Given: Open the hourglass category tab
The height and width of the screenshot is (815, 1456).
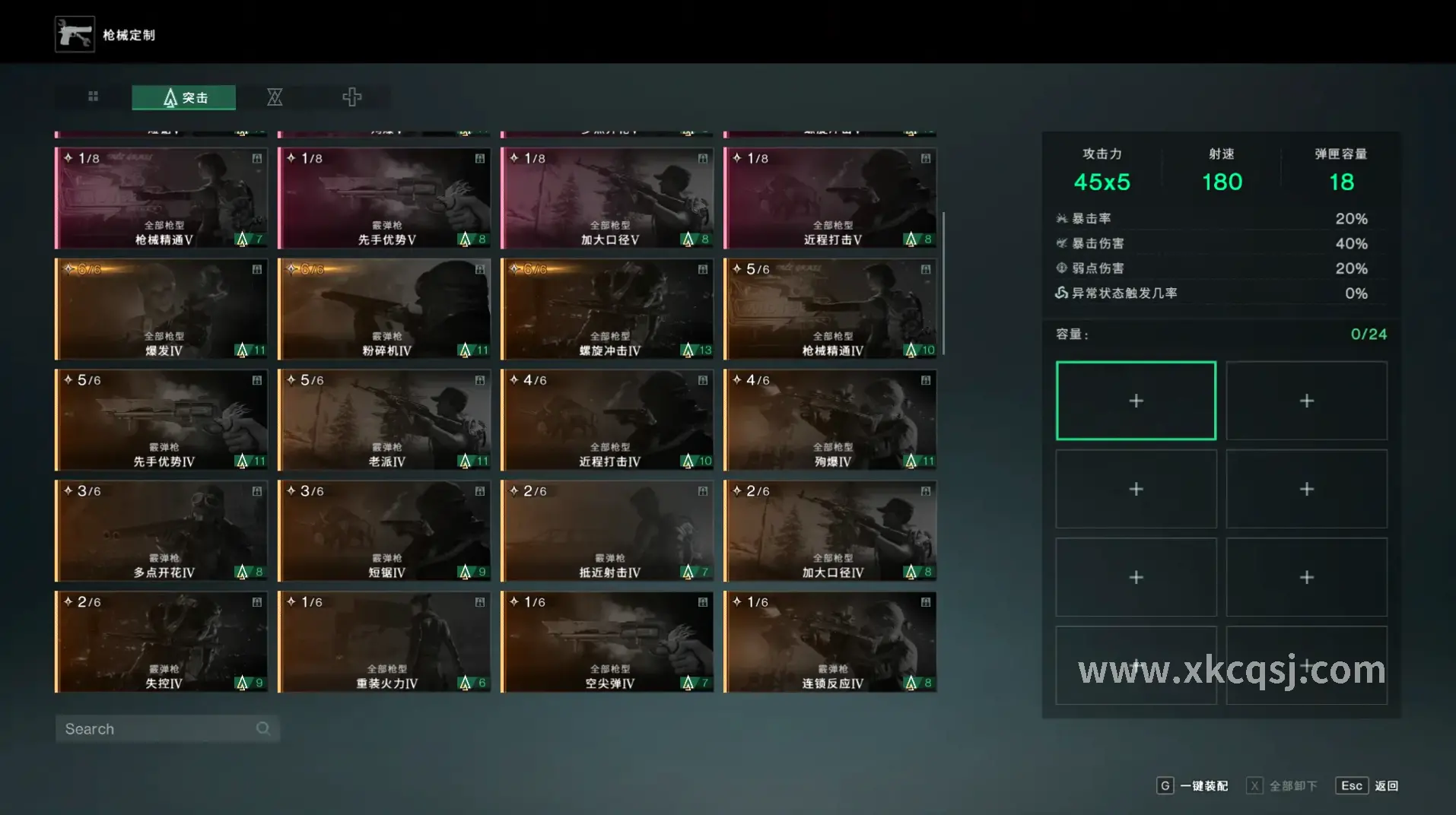Looking at the screenshot, I should [x=275, y=97].
